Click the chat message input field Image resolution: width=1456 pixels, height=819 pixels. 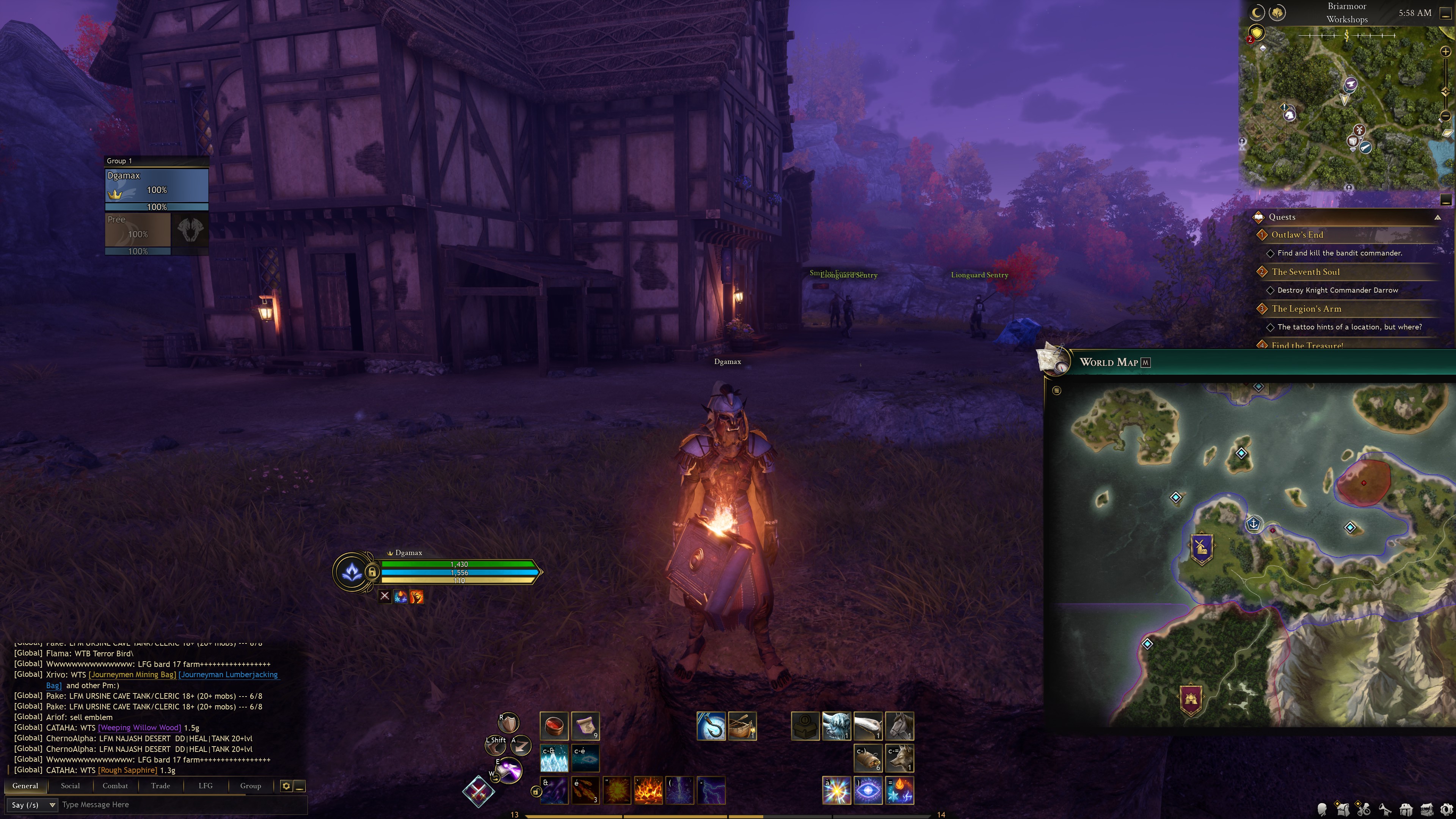(x=181, y=804)
